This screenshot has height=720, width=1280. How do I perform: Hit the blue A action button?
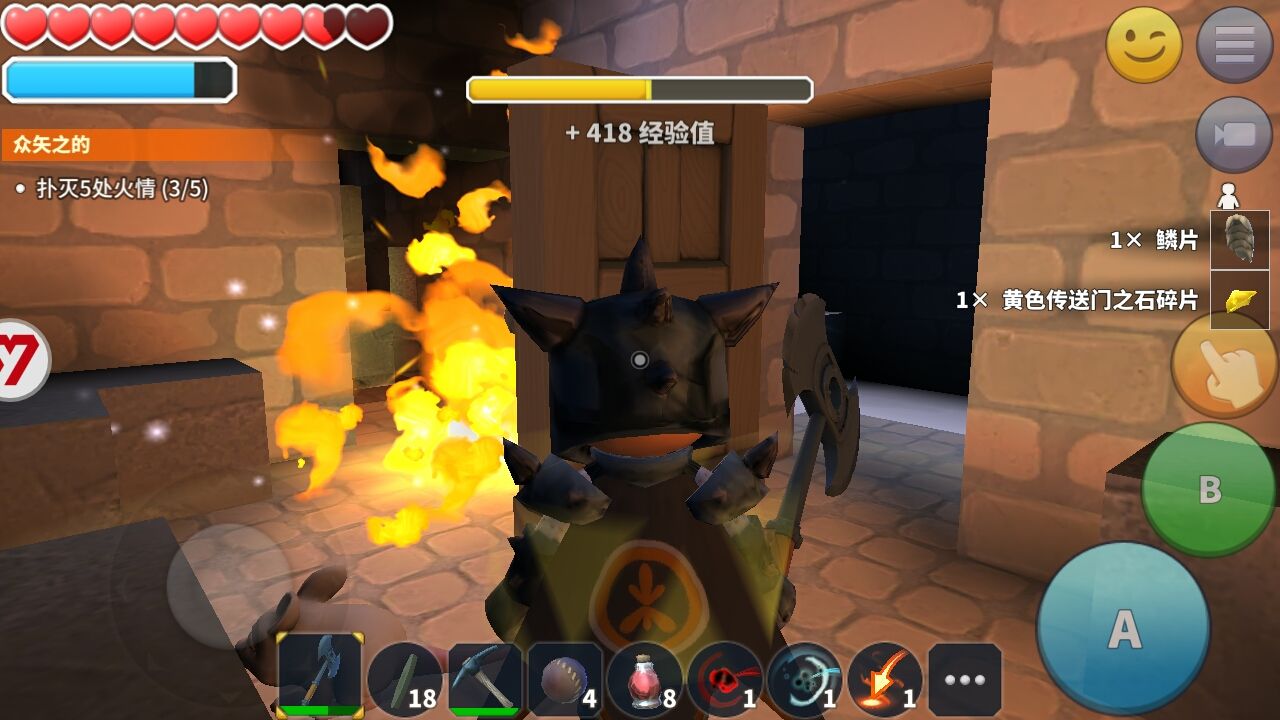[x=1123, y=629]
